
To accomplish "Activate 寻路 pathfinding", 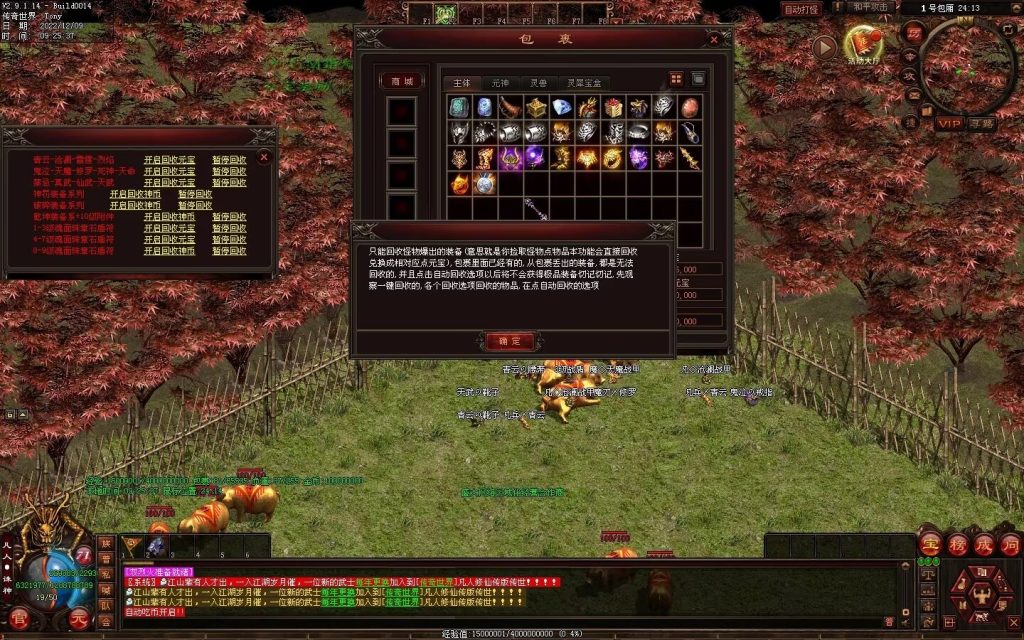I will click(x=981, y=123).
